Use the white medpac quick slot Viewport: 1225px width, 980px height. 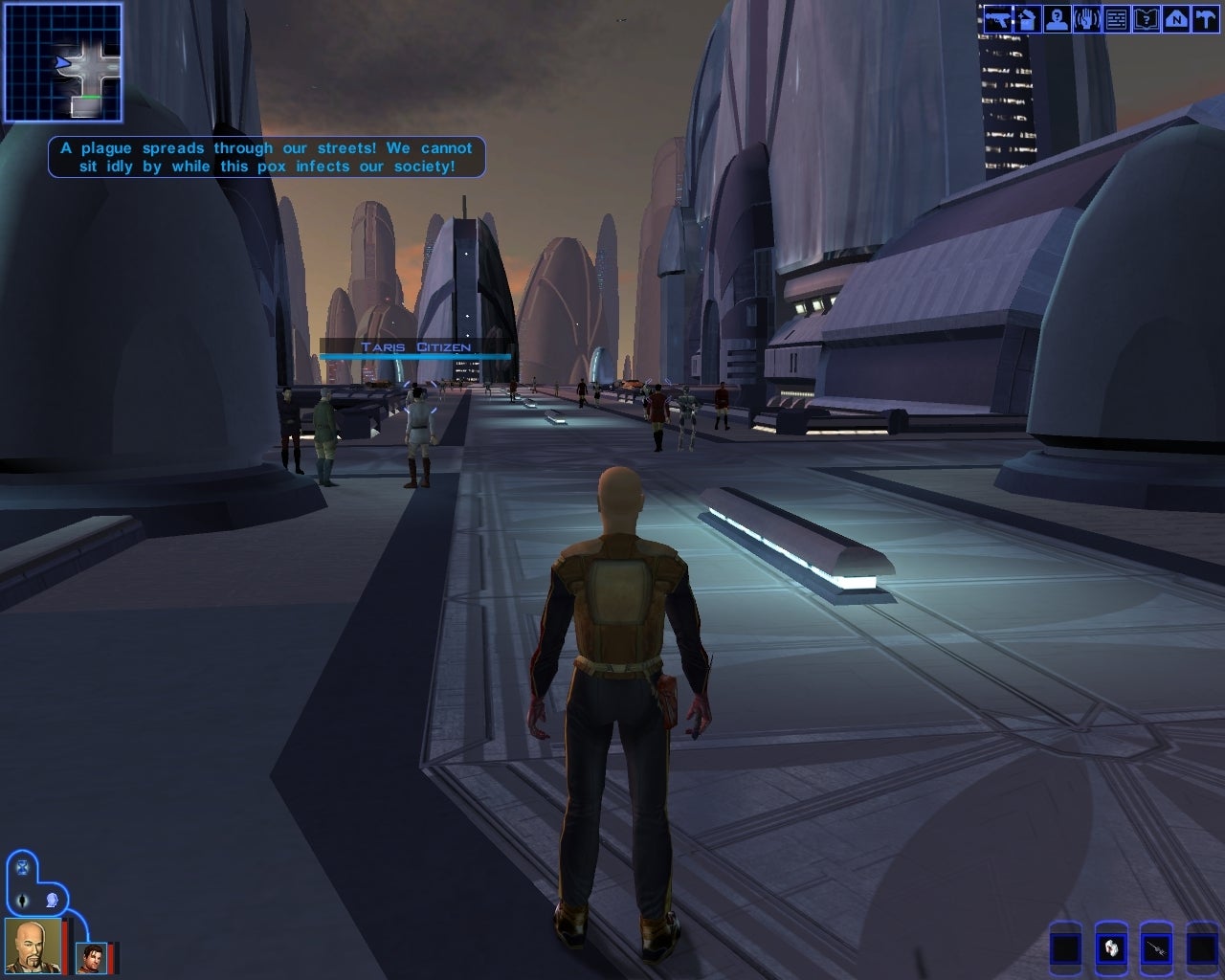pos(1110,949)
